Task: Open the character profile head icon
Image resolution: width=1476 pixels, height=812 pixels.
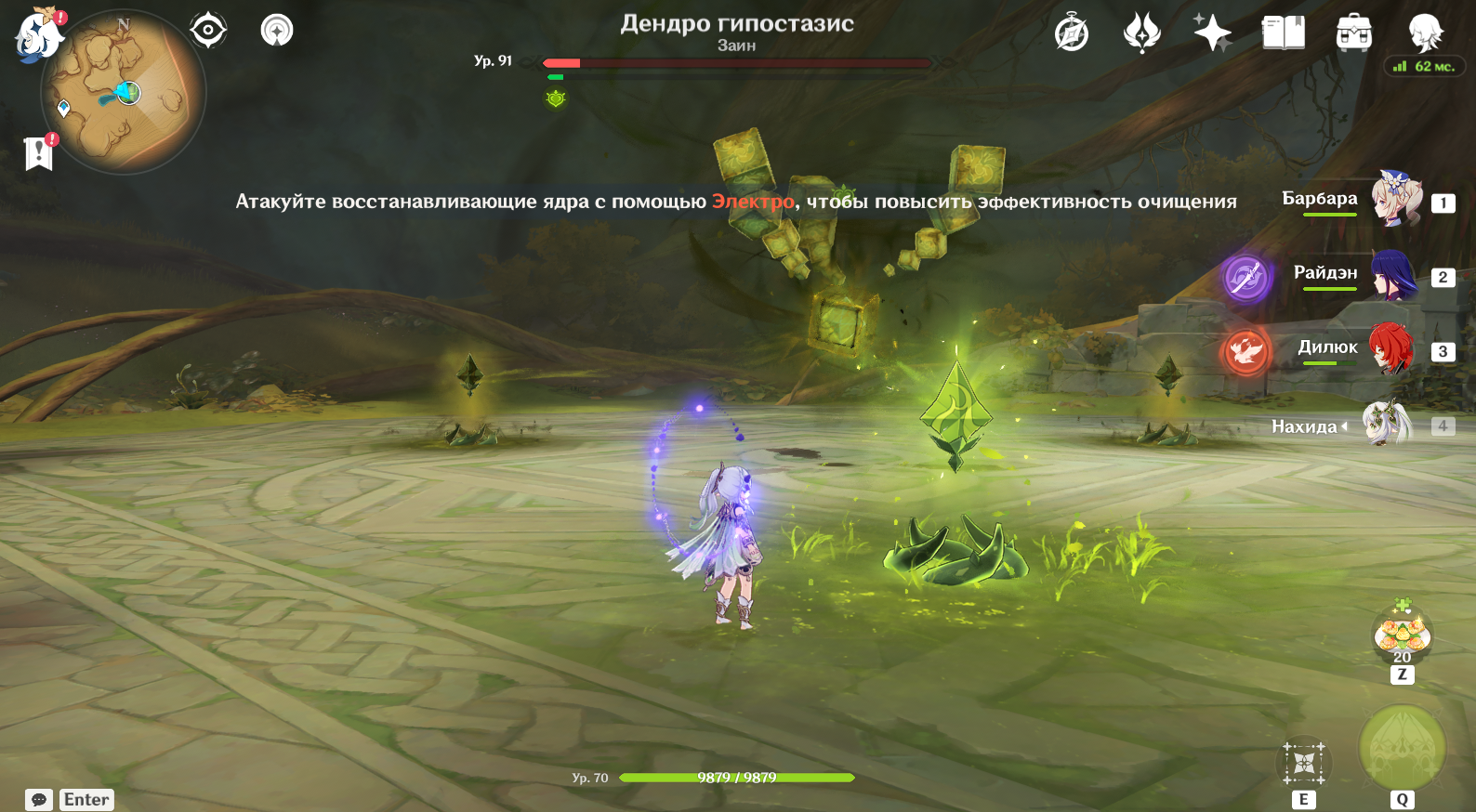Action: [x=1424, y=33]
